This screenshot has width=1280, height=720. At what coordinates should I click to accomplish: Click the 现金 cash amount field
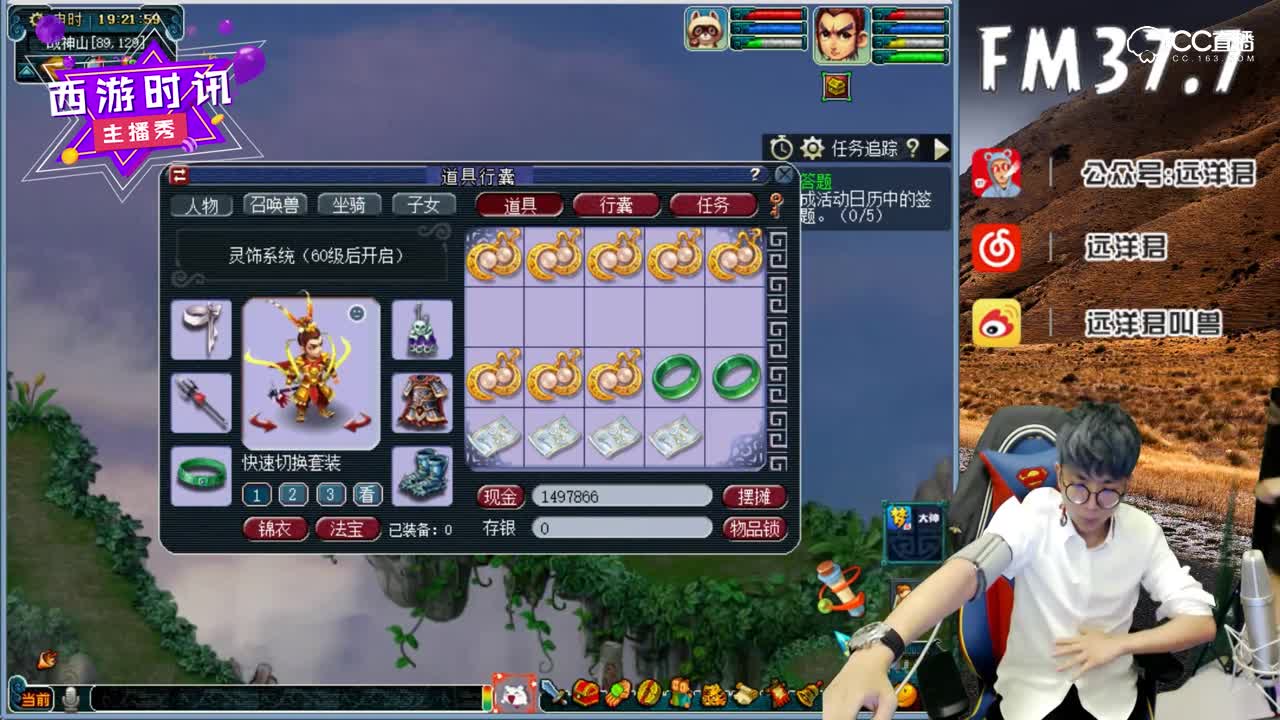click(620, 496)
